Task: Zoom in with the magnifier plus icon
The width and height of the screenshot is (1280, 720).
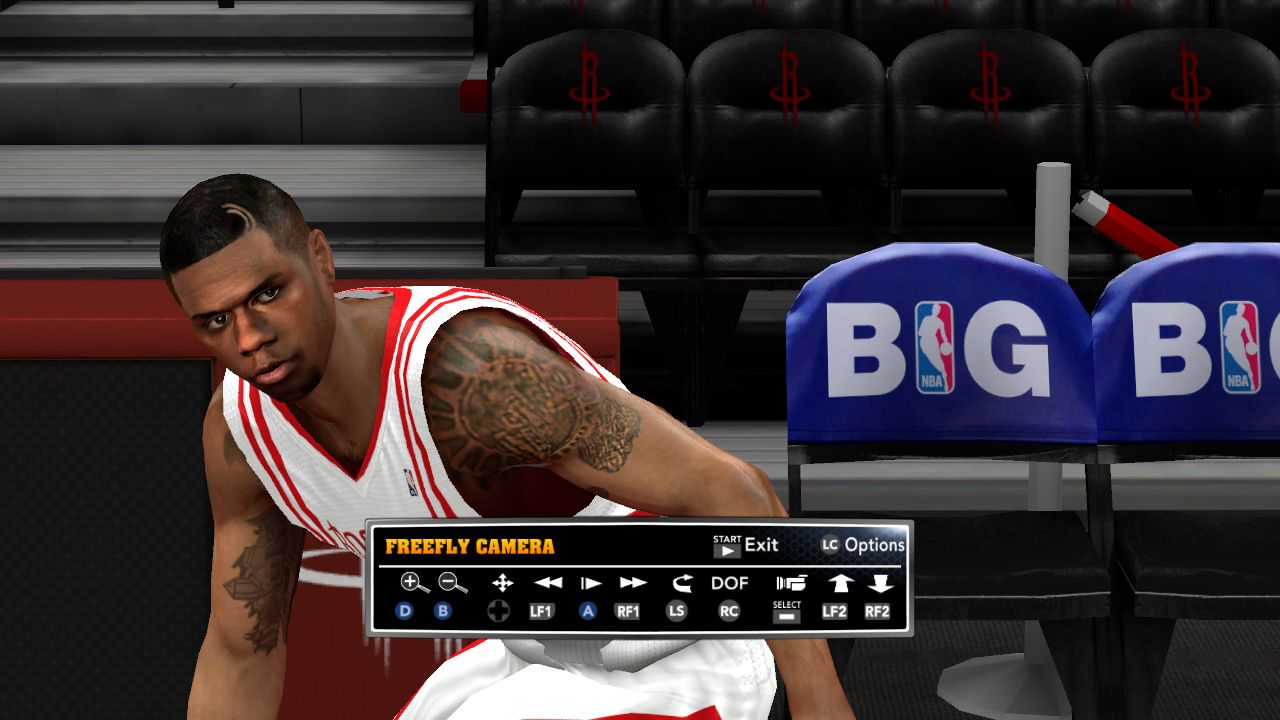Action: tap(412, 583)
